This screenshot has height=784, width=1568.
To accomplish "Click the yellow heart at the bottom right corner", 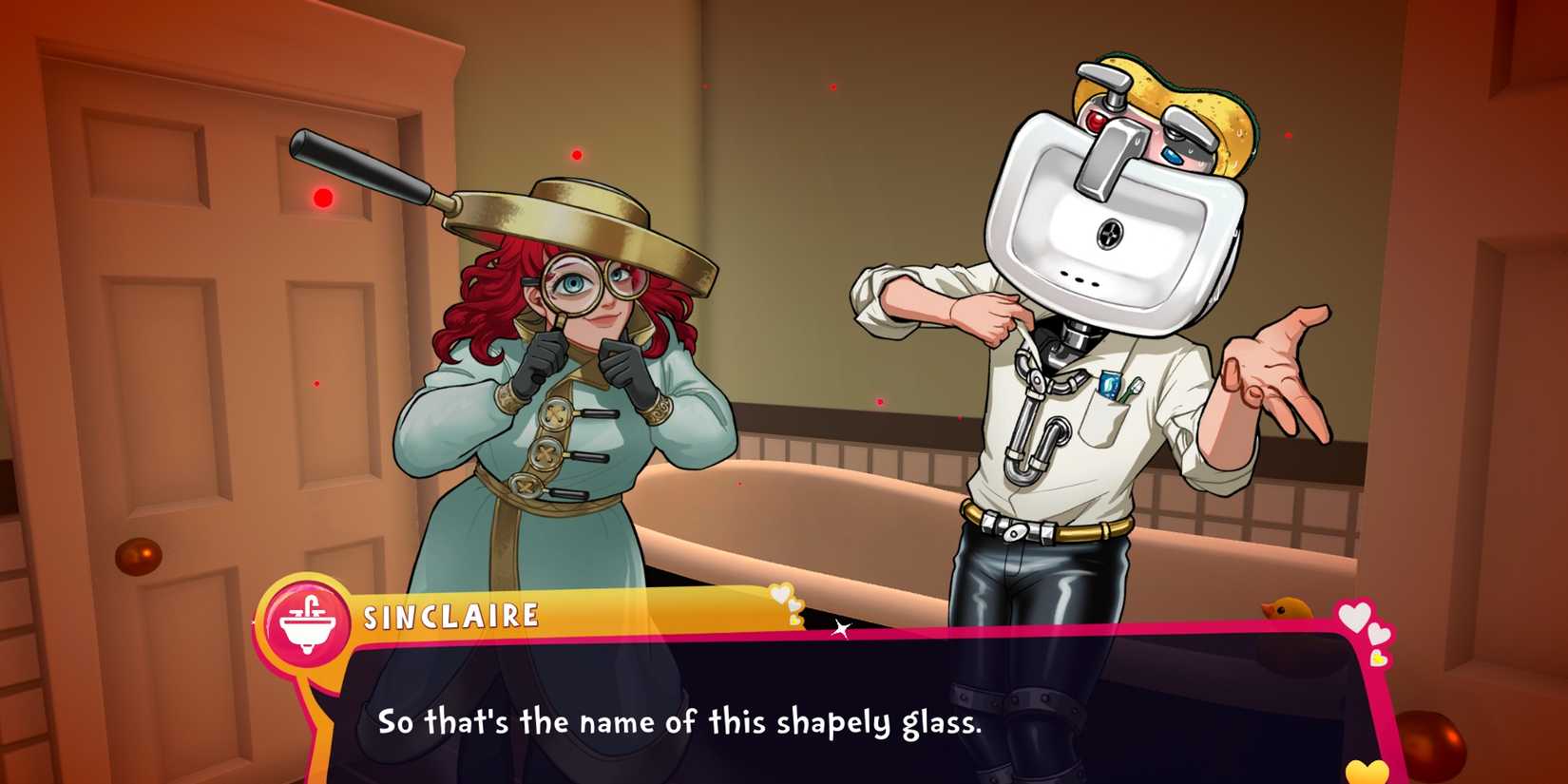I will [x=1367, y=772].
